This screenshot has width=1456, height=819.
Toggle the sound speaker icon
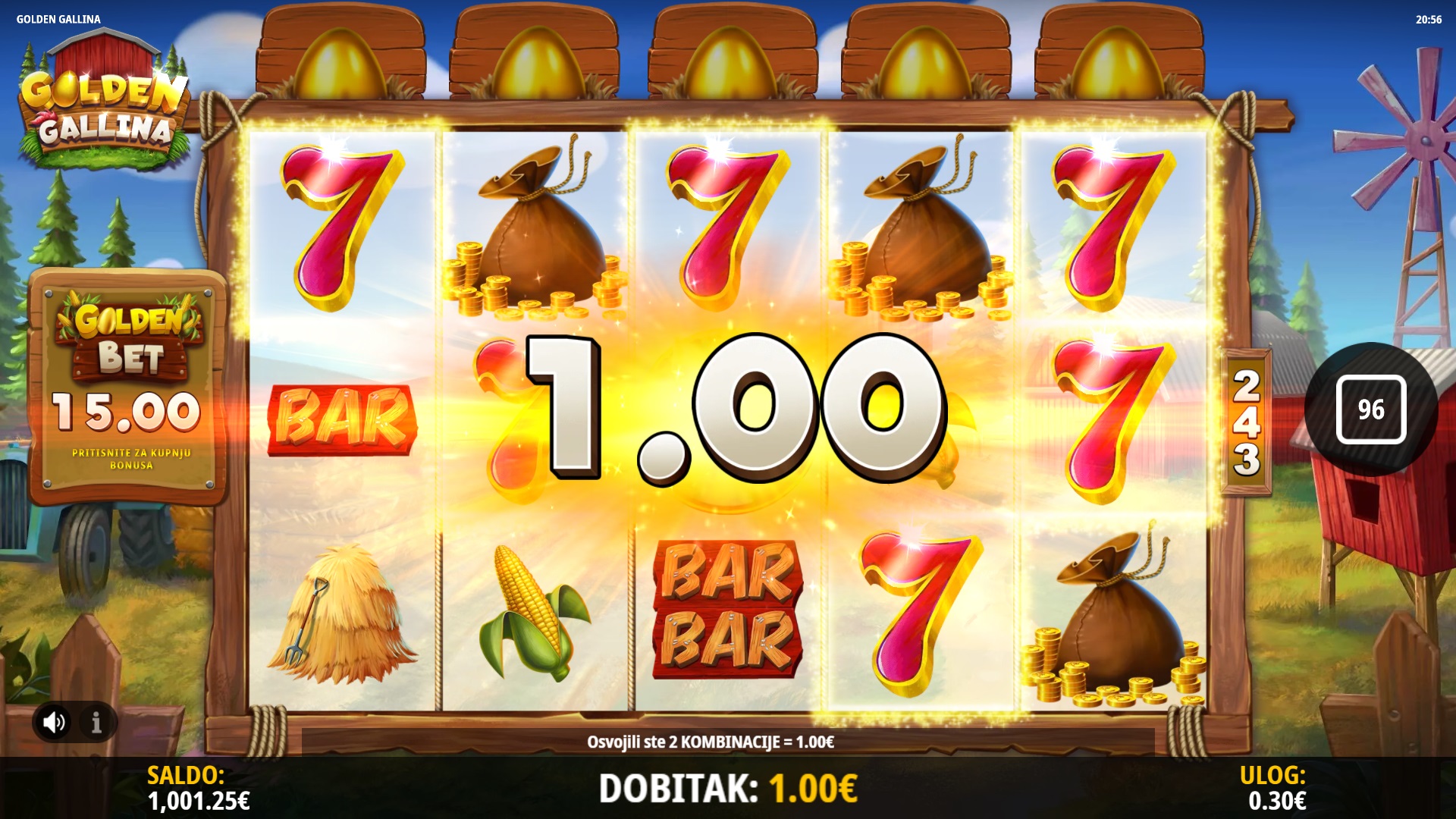54,722
